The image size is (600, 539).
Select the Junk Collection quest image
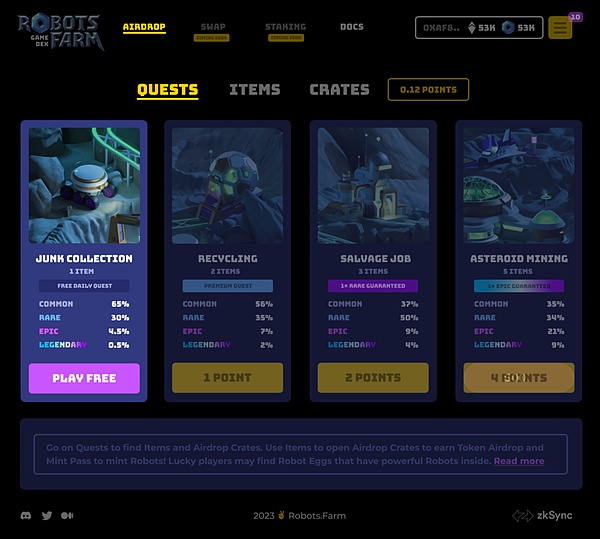click(84, 185)
